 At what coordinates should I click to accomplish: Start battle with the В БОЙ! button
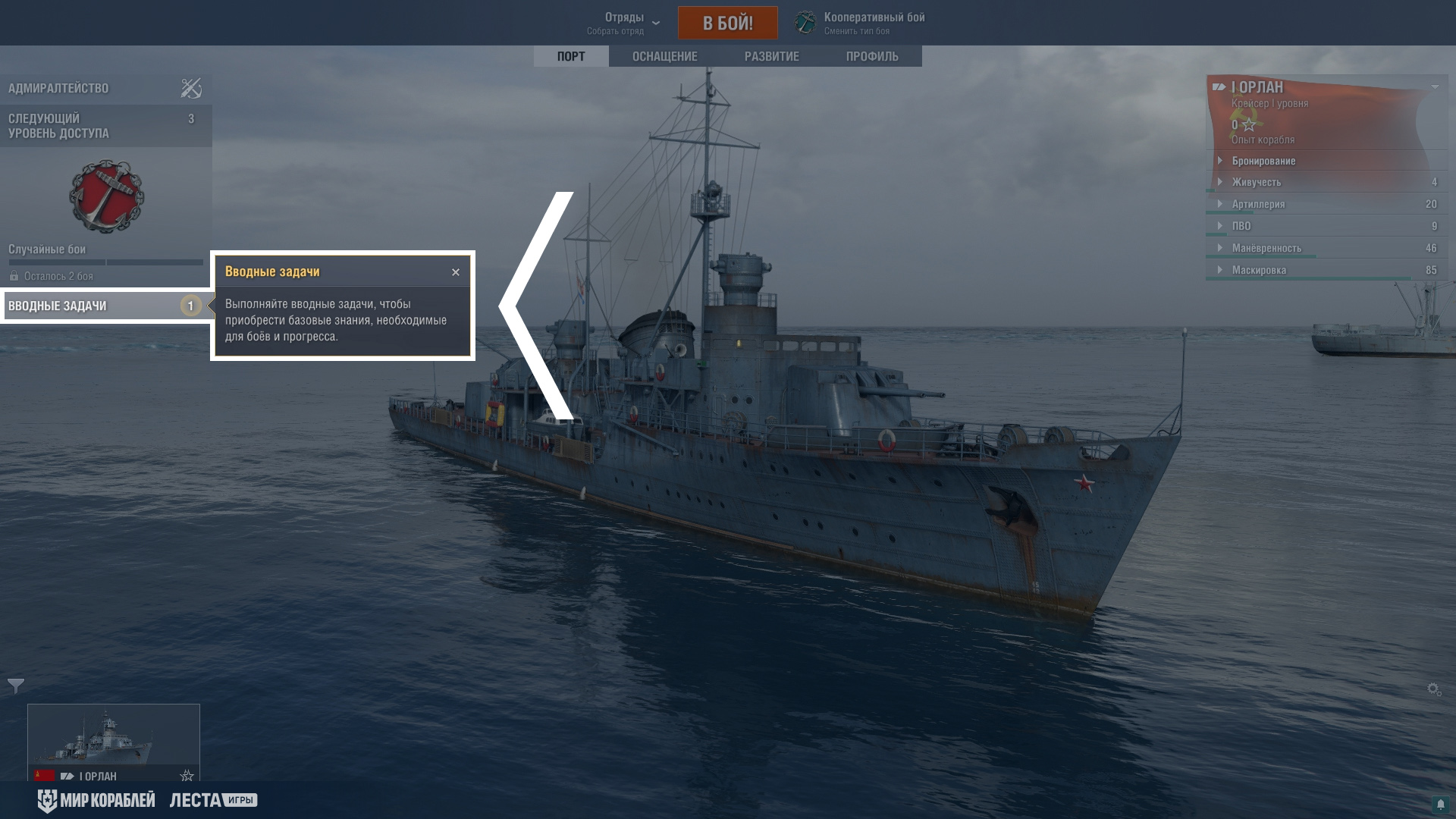(727, 23)
